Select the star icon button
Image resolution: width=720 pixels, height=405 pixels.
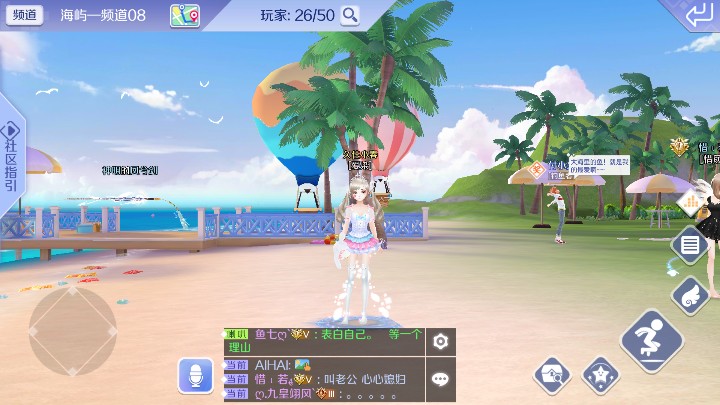coord(601,375)
